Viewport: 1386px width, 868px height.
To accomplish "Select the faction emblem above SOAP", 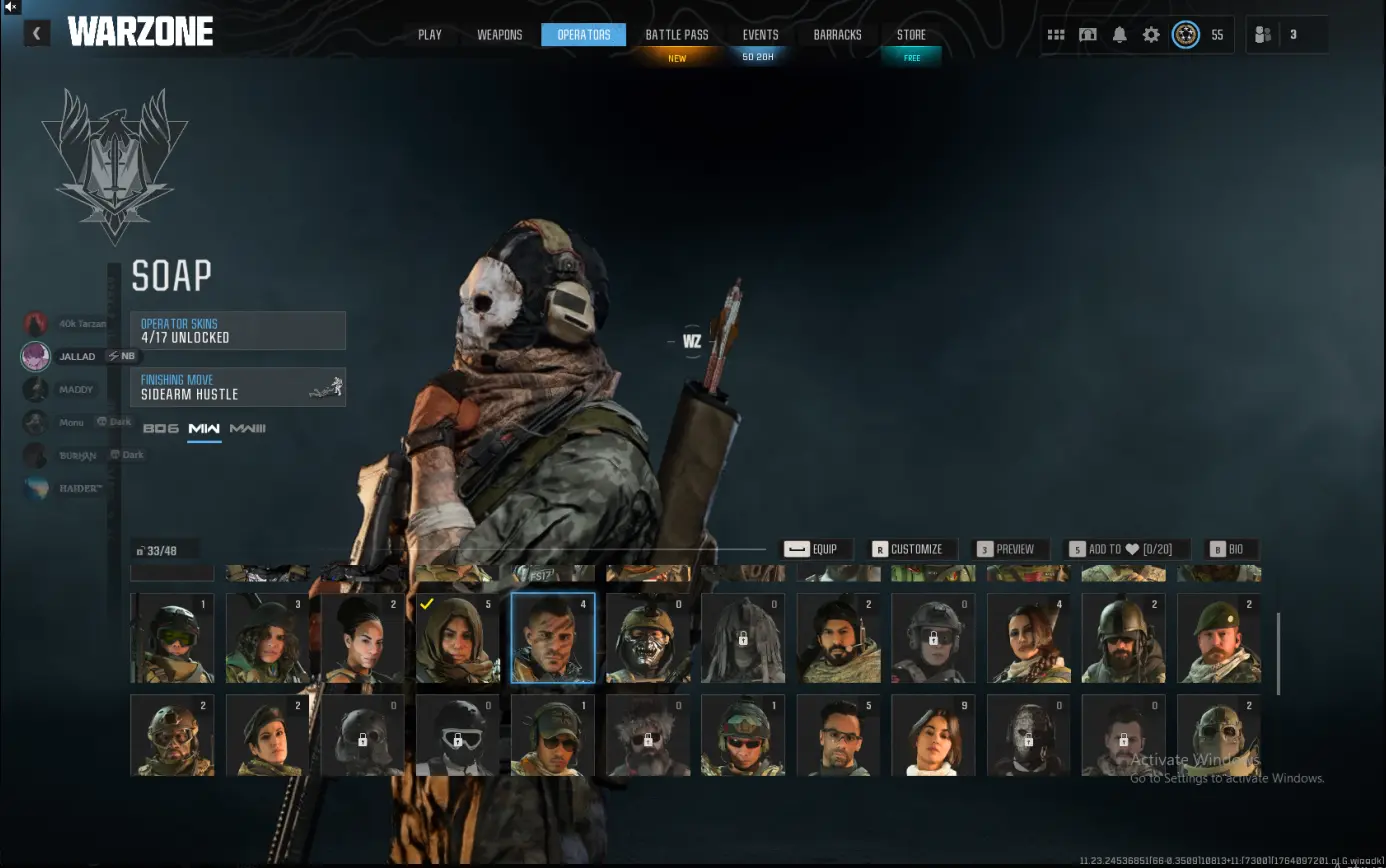I will 113,165.
